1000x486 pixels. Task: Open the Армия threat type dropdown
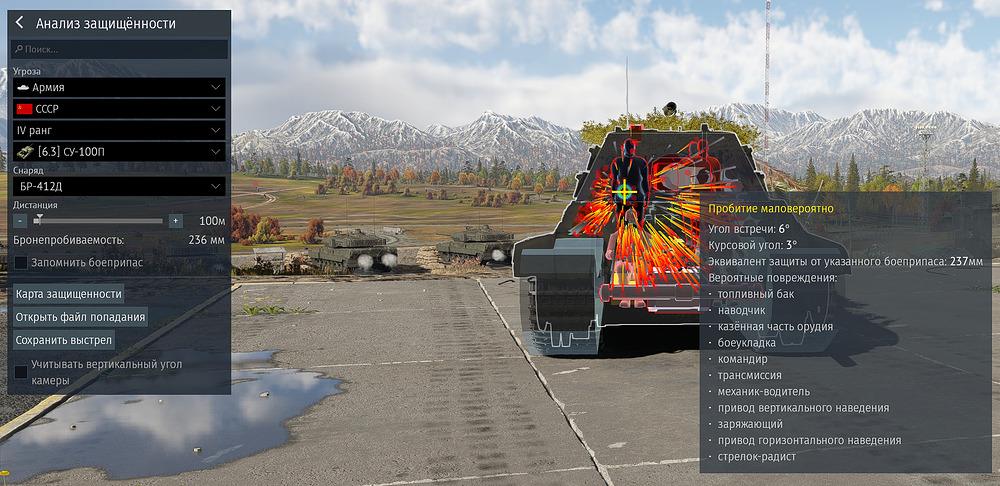click(119, 88)
